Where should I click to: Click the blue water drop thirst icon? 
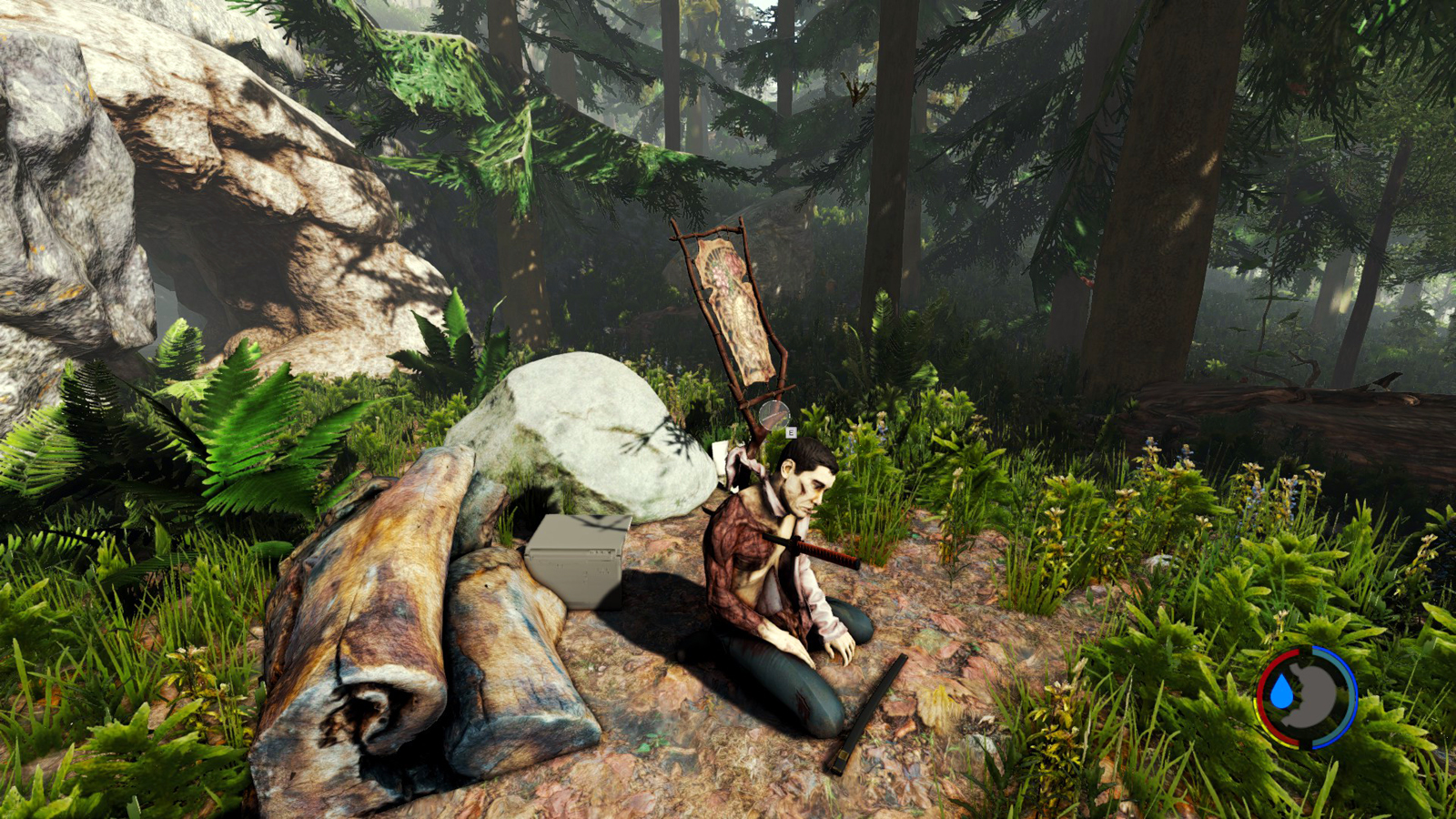(1281, 693)
